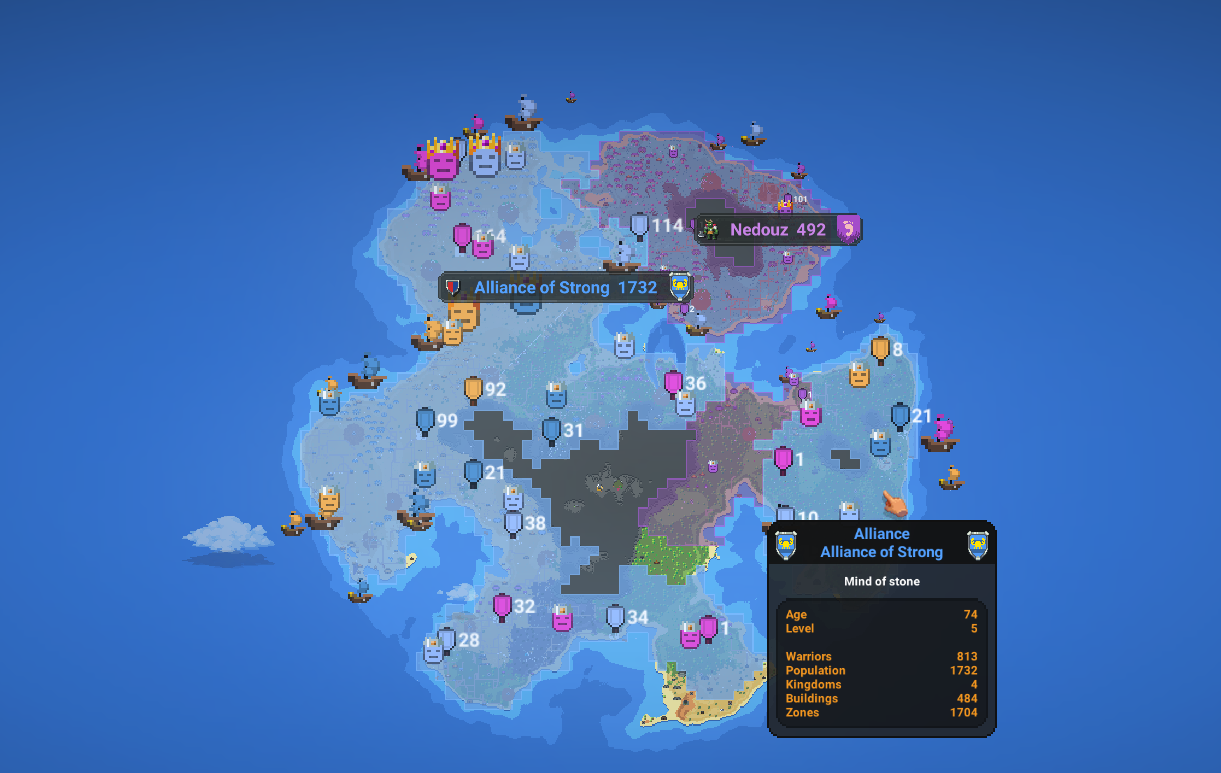Viewport: 1221px width, 773px height.
Task: Open the Nedouz kingdom nameplate
Action: click(x=777, y=230)
